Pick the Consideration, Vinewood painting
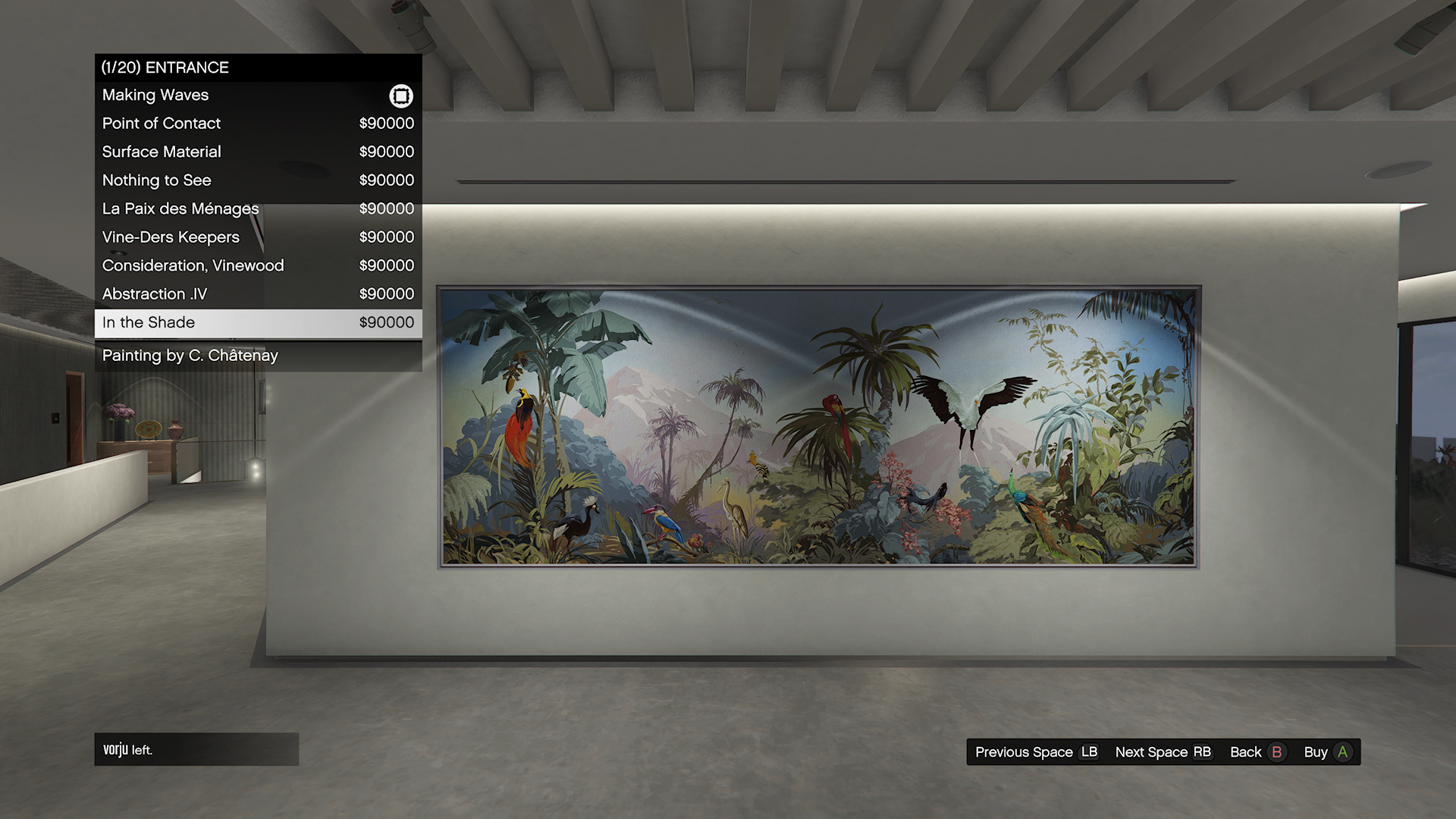 click(258, 265)
